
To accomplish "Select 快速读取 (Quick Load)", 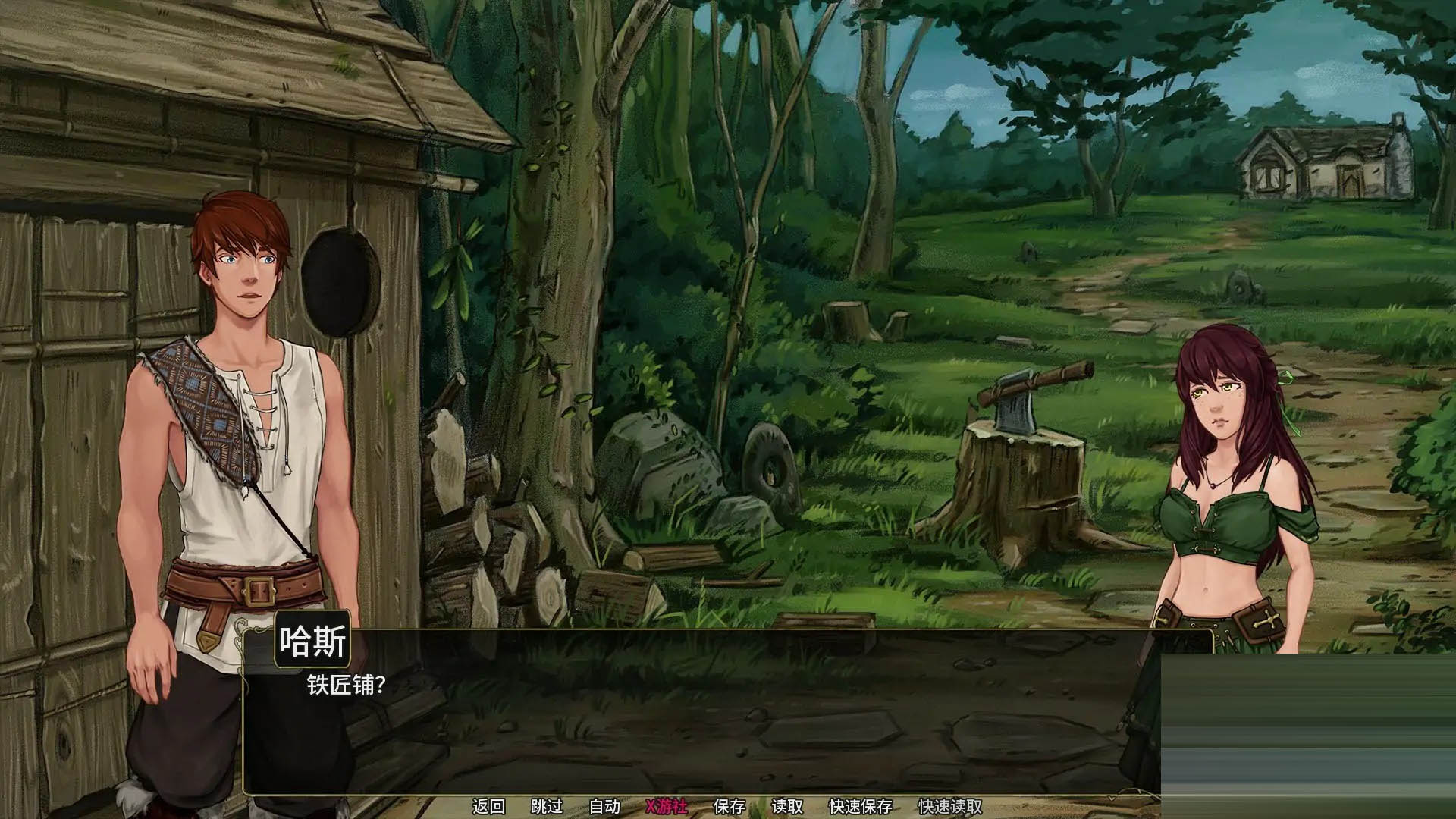I will pyautogui.click(x=949, y=806).
